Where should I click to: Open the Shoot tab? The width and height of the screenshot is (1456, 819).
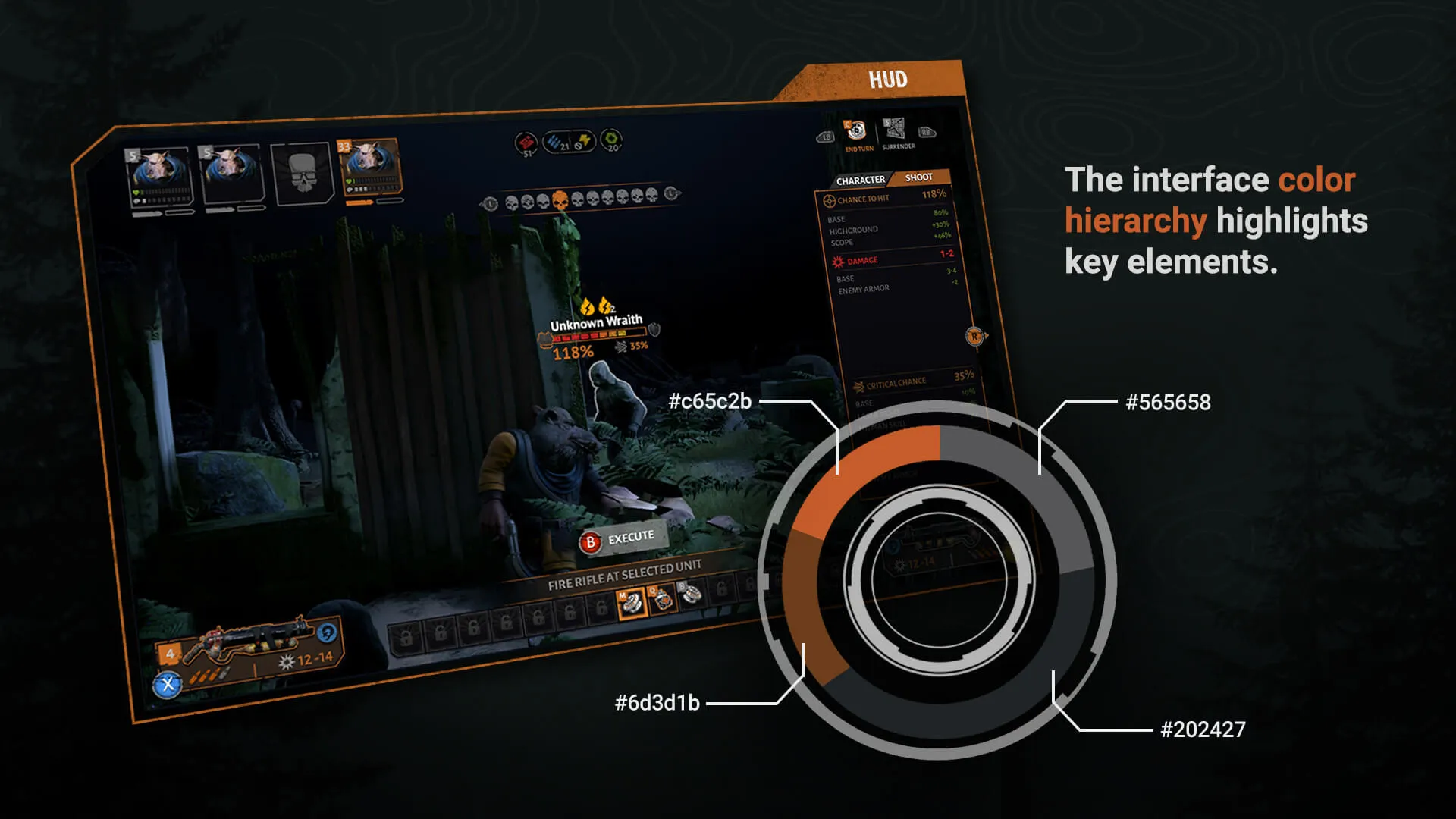(x=918, y=178)
